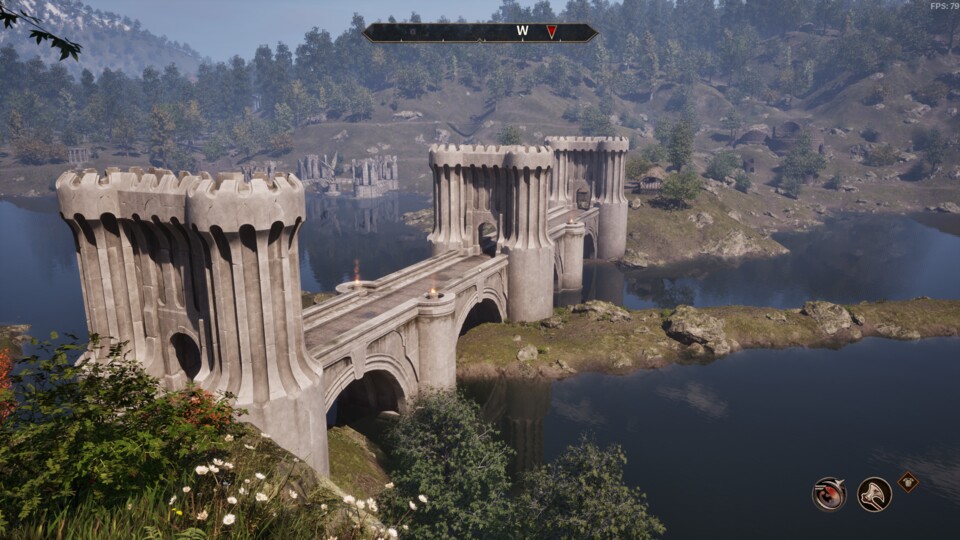The width and height of the screenshot is (960, 540).
Task: Select the battle axe weapon icon
Action: (x=874, y=494)
